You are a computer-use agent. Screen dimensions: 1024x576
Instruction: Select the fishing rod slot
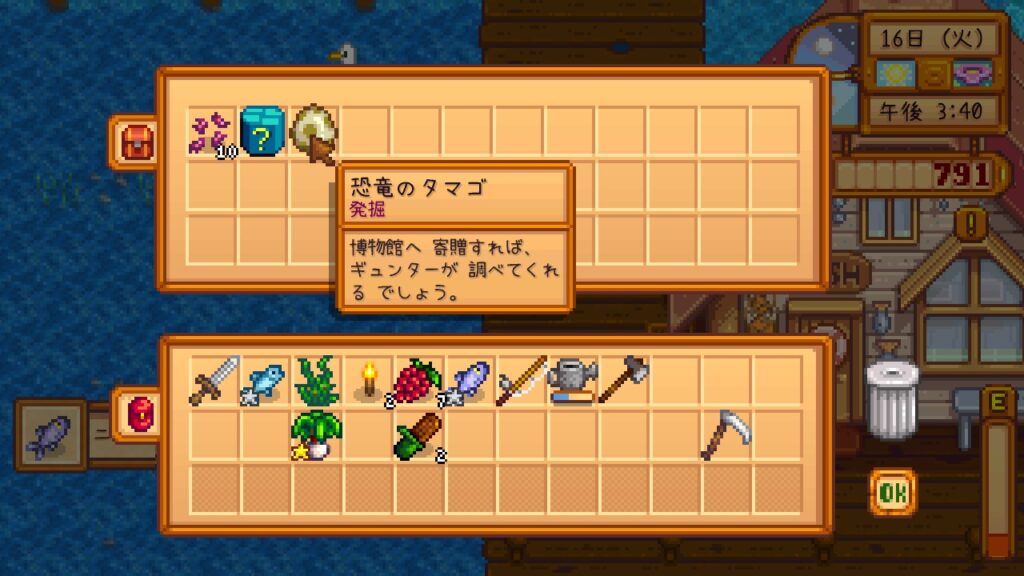[521, 382]
